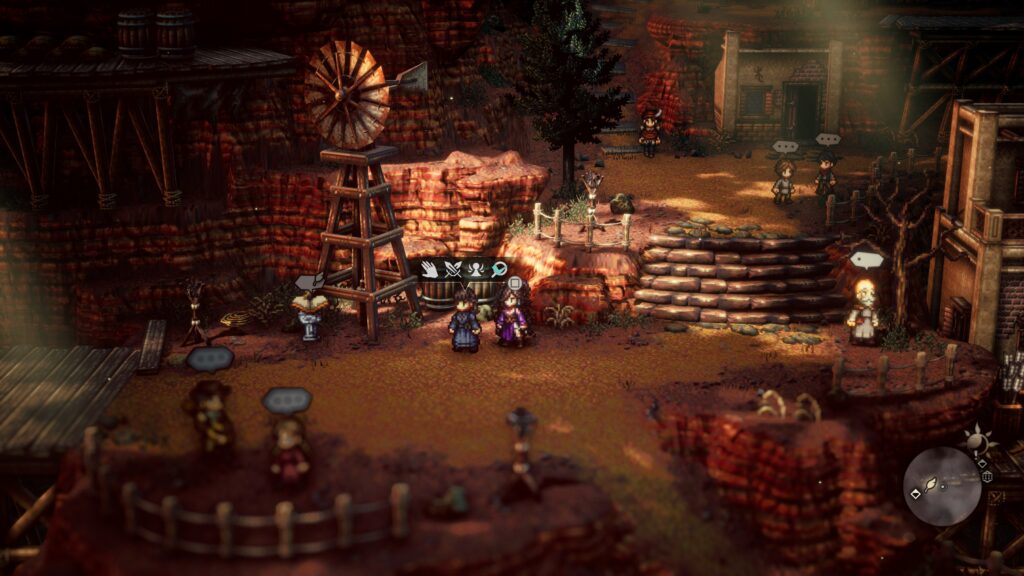
Task: Toggle the sun day/night icon
Action: 975,439
